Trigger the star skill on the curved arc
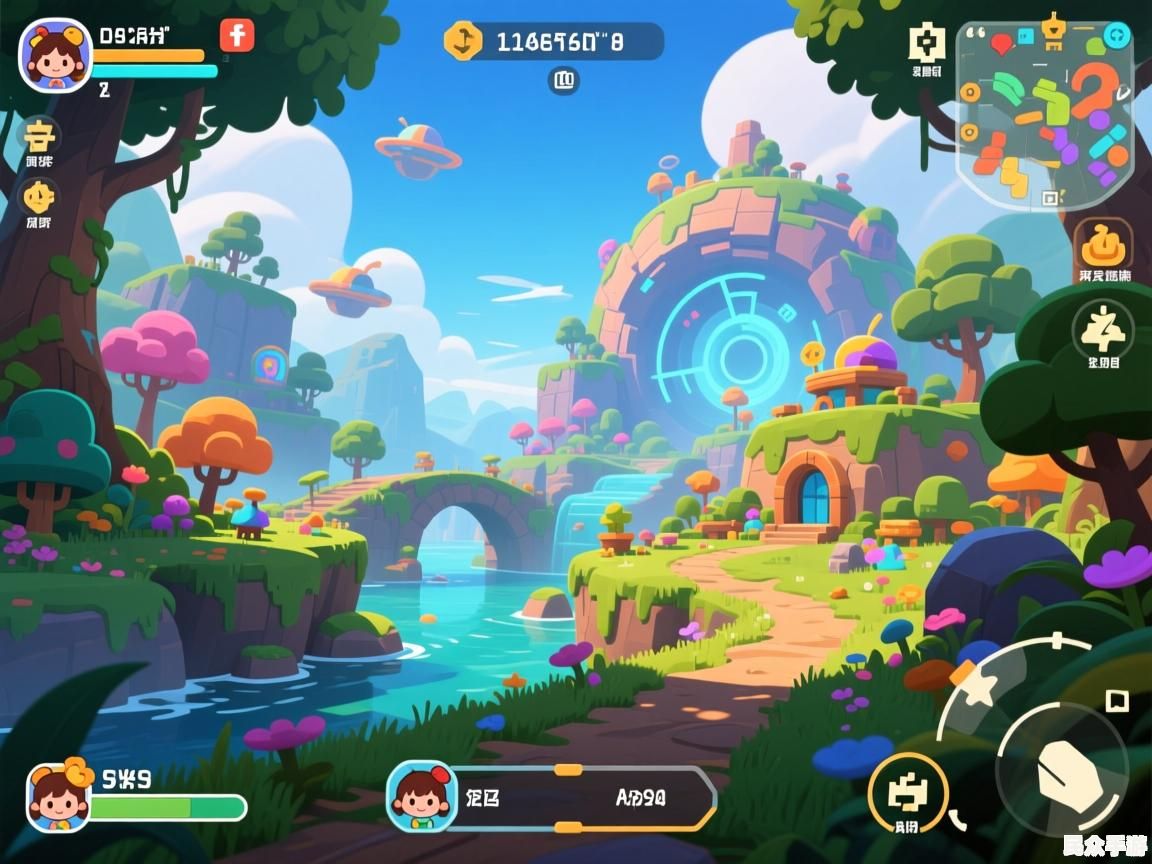Screen dimensions: 1152x864 [x=975, y=689]
